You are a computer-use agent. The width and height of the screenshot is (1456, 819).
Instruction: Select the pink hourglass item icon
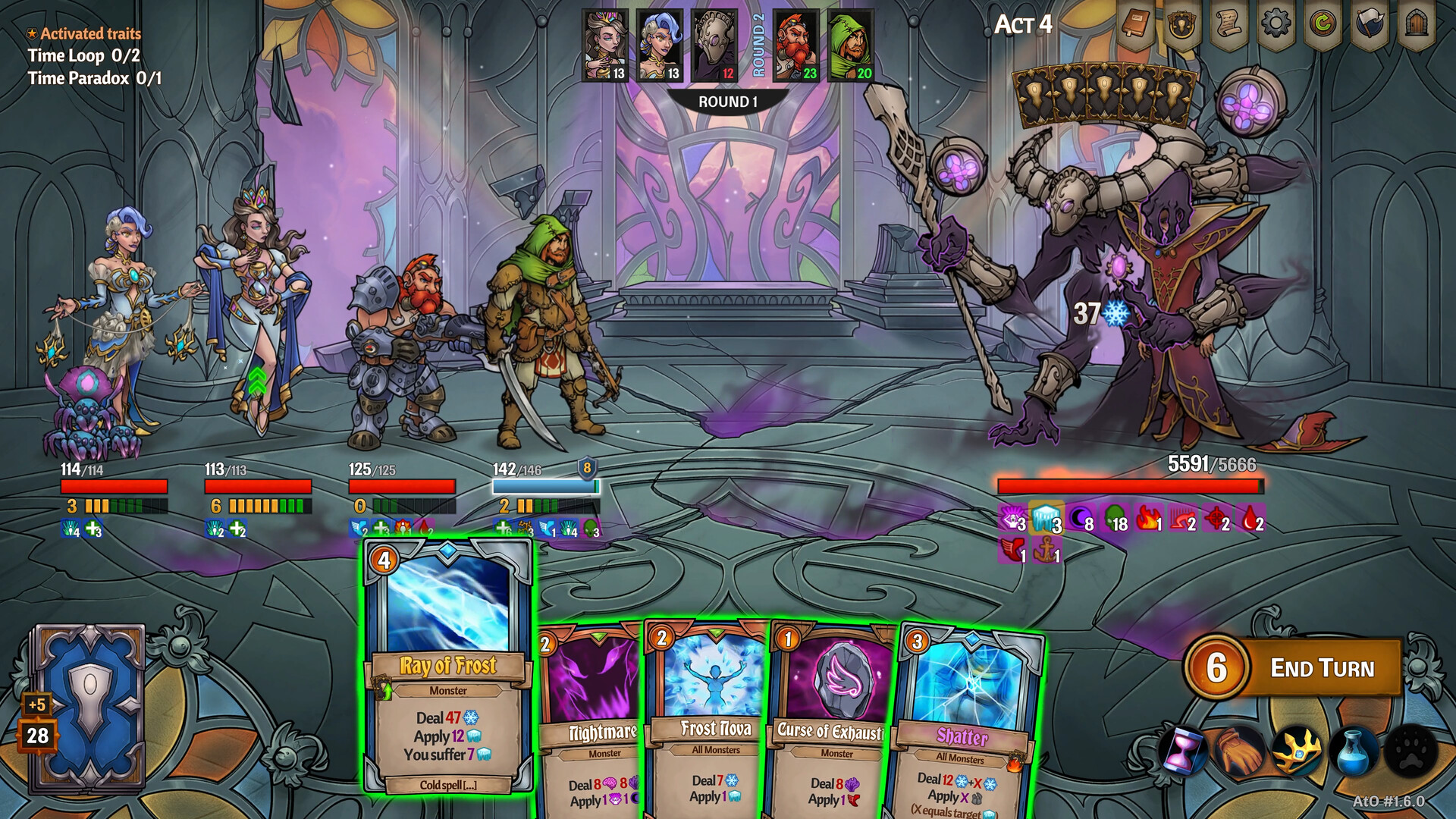[x=1182, y=751]
